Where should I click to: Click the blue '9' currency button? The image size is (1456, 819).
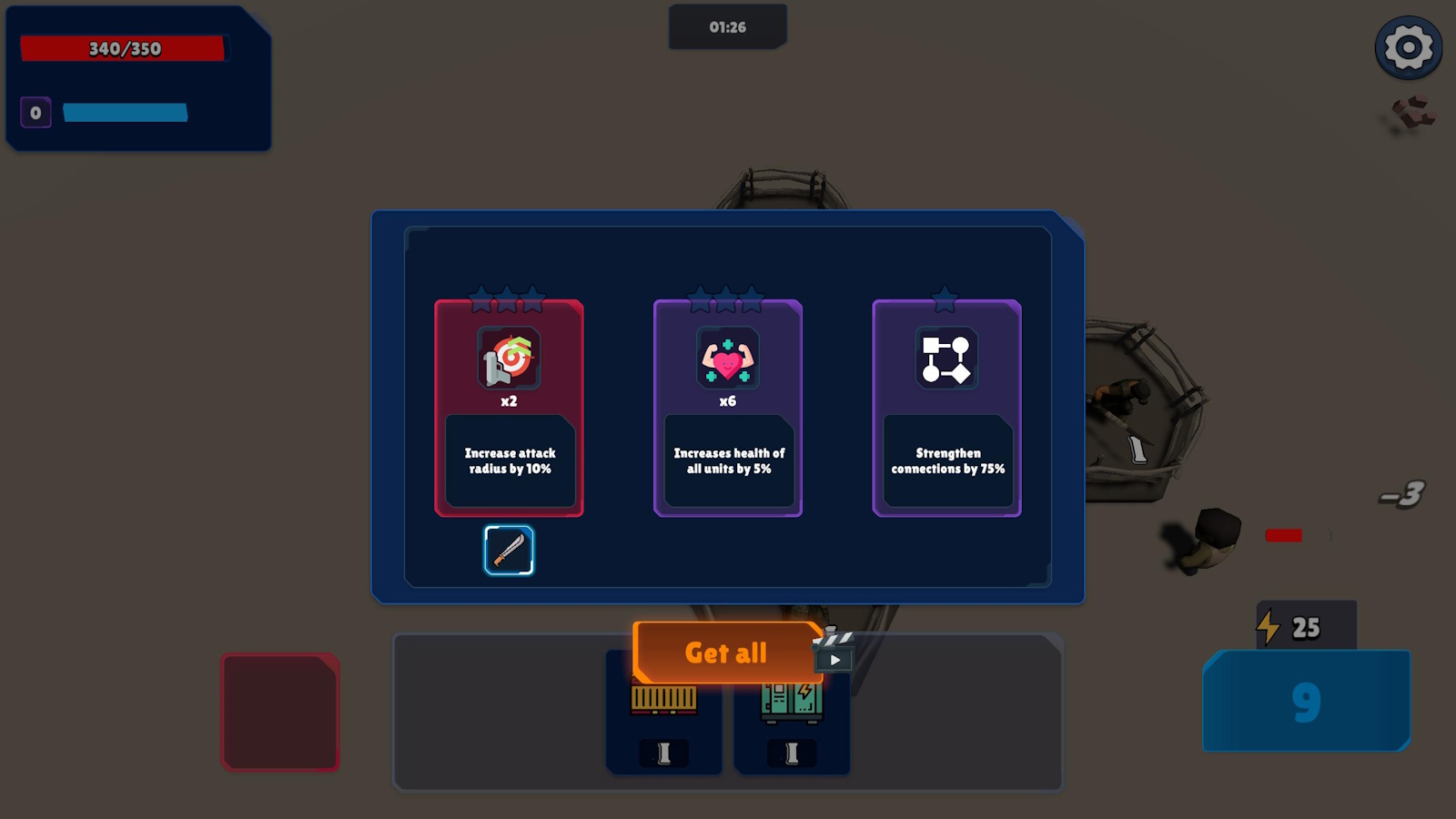tap(1305, 703)
